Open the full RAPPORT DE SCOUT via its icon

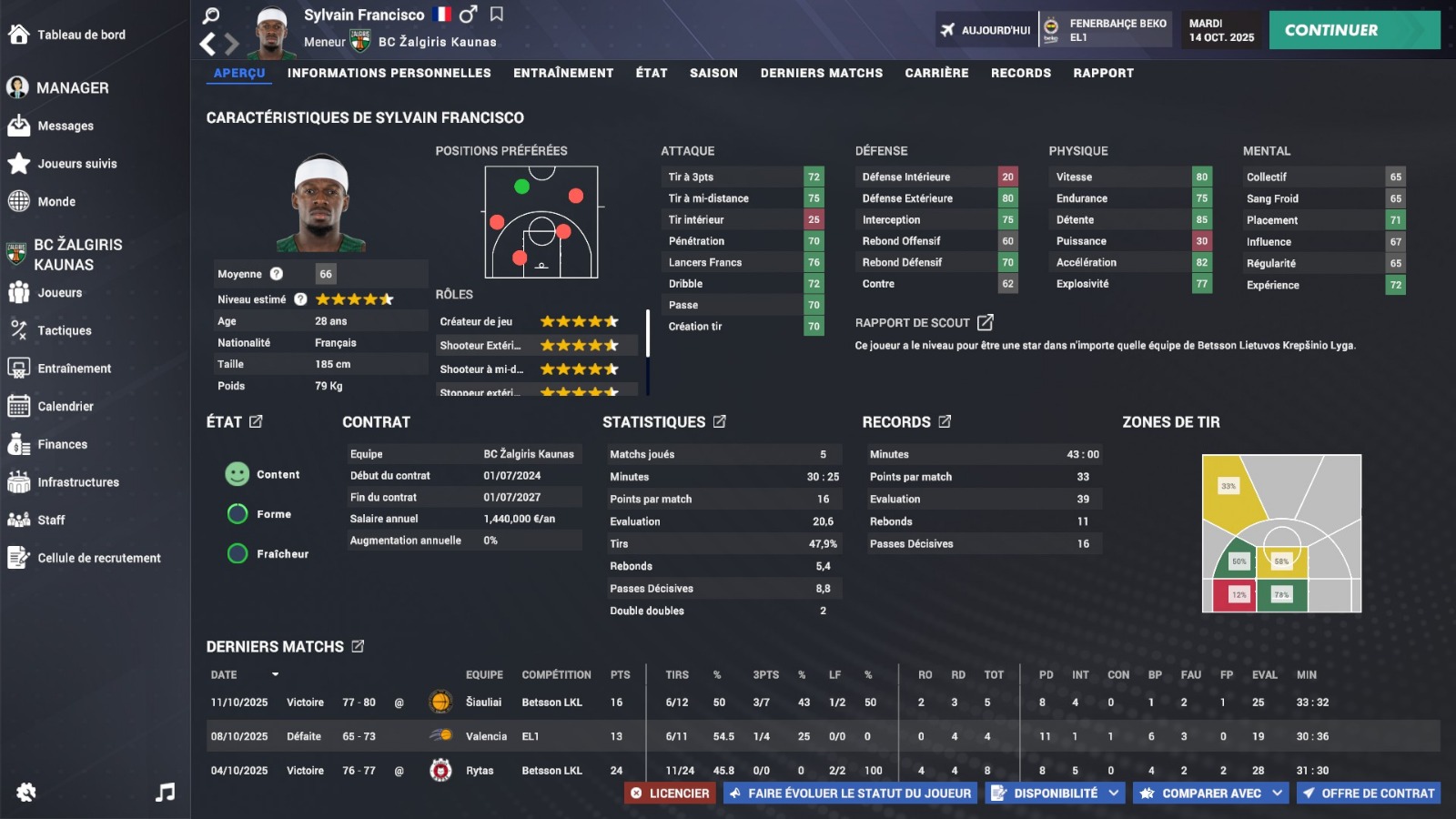tap(986, 322)
